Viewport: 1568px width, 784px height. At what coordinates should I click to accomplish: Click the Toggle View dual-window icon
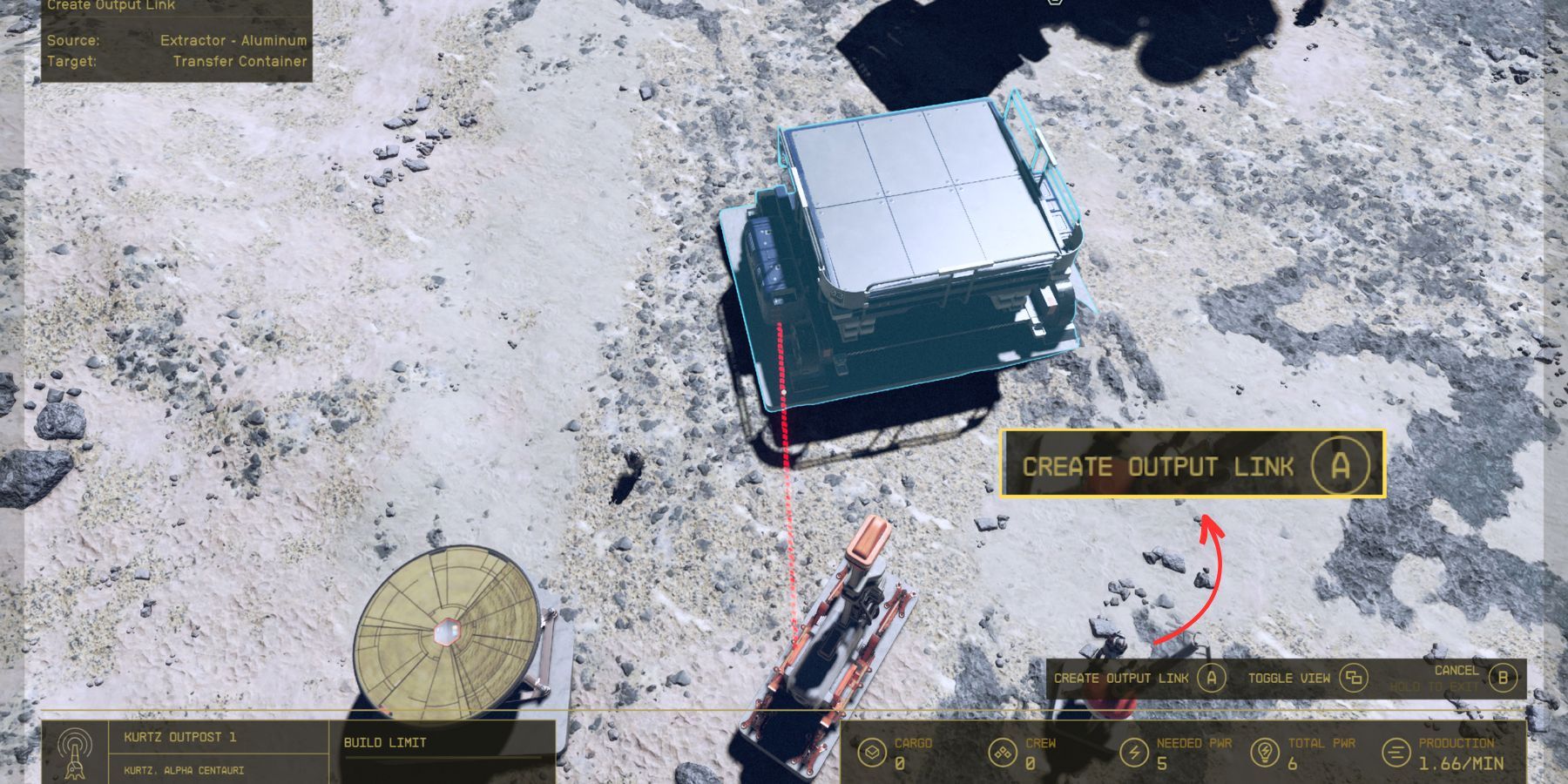(x=1353, y=678)
